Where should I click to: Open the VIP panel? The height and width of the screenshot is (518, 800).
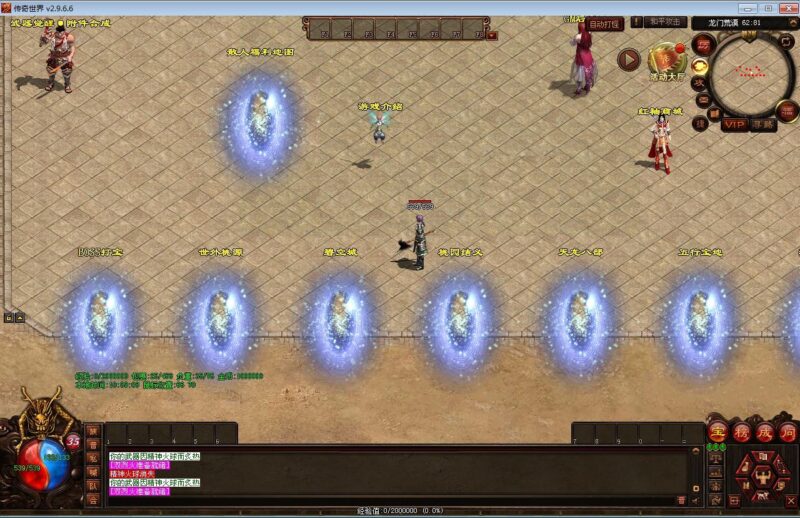click(734, 124)
